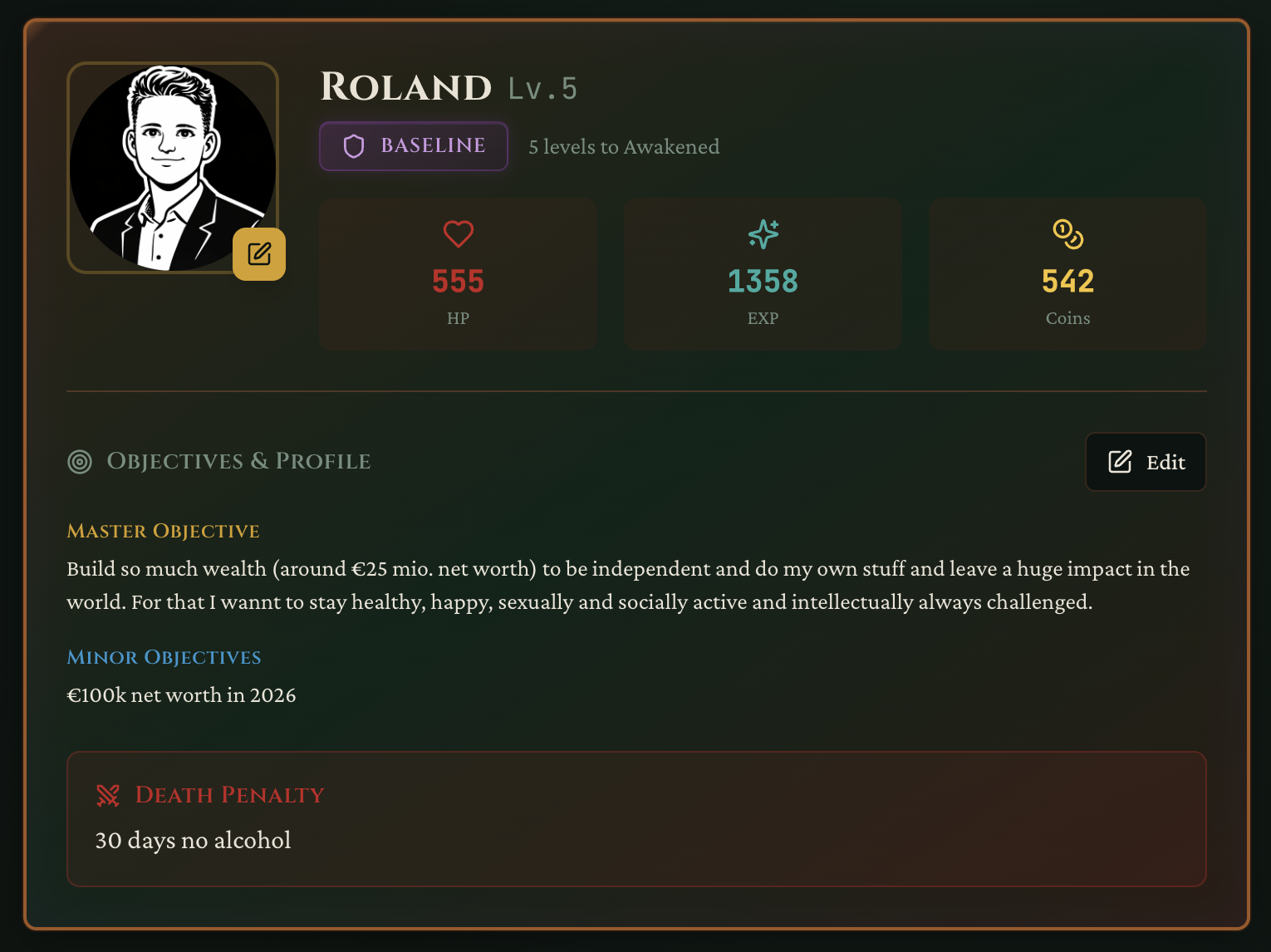This screenshot has width=1271, height=952.
Task: Click Roland's profile portrait
Action: (172, 167)
